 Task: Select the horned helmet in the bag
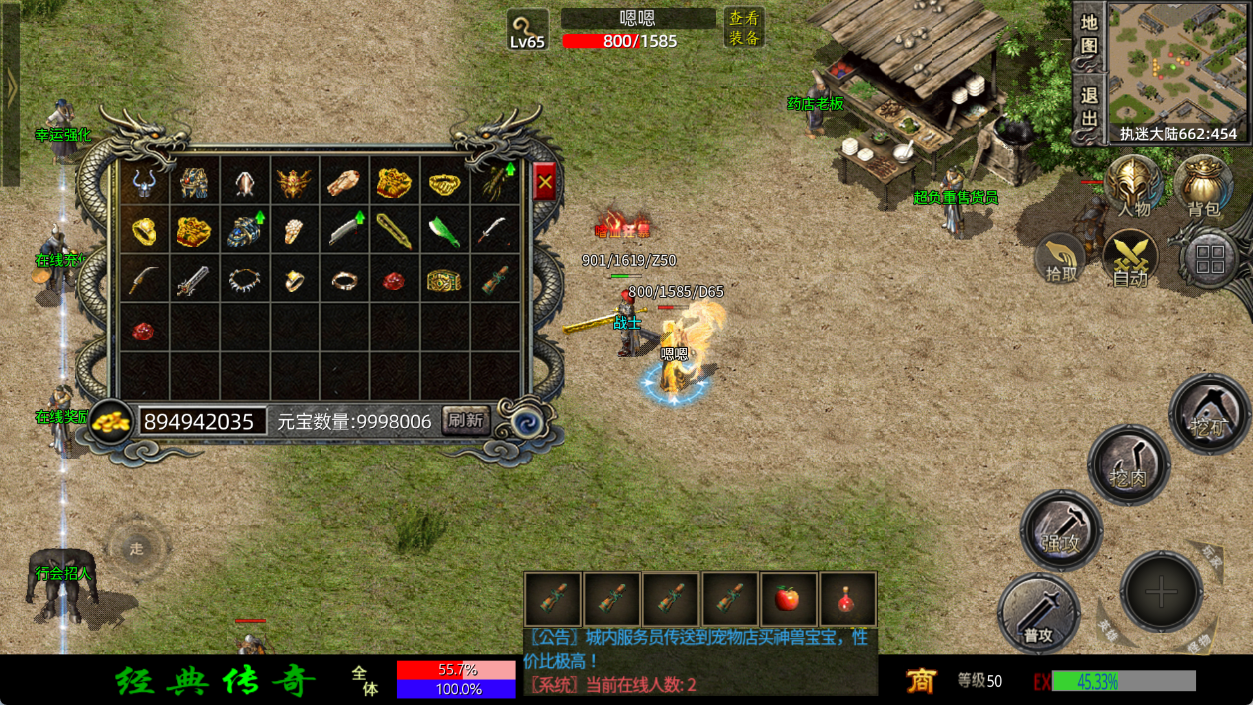145,182
